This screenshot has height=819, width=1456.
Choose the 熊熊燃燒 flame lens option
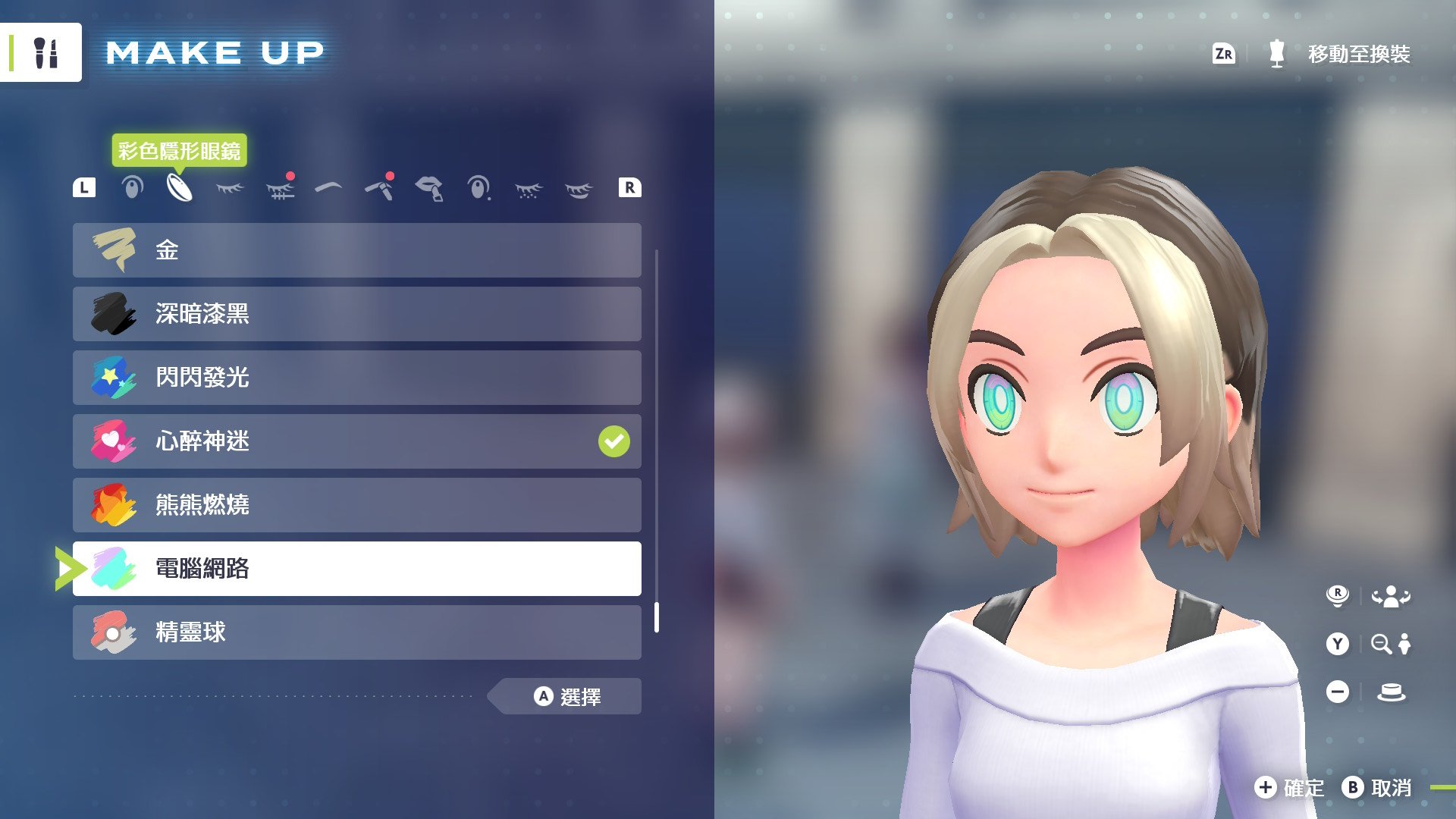(x=356, y=505)
